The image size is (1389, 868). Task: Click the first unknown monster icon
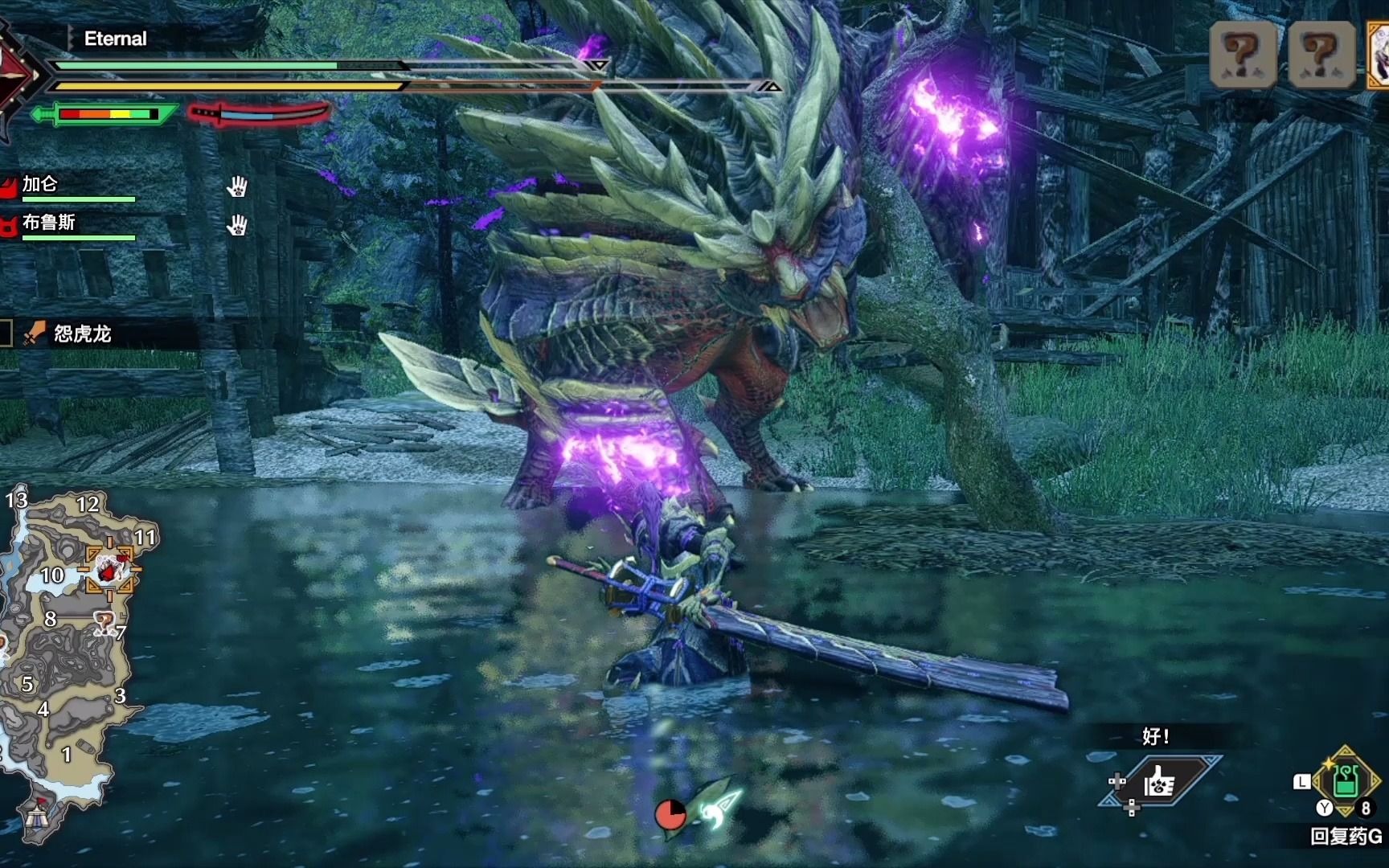pos(1242,54)
